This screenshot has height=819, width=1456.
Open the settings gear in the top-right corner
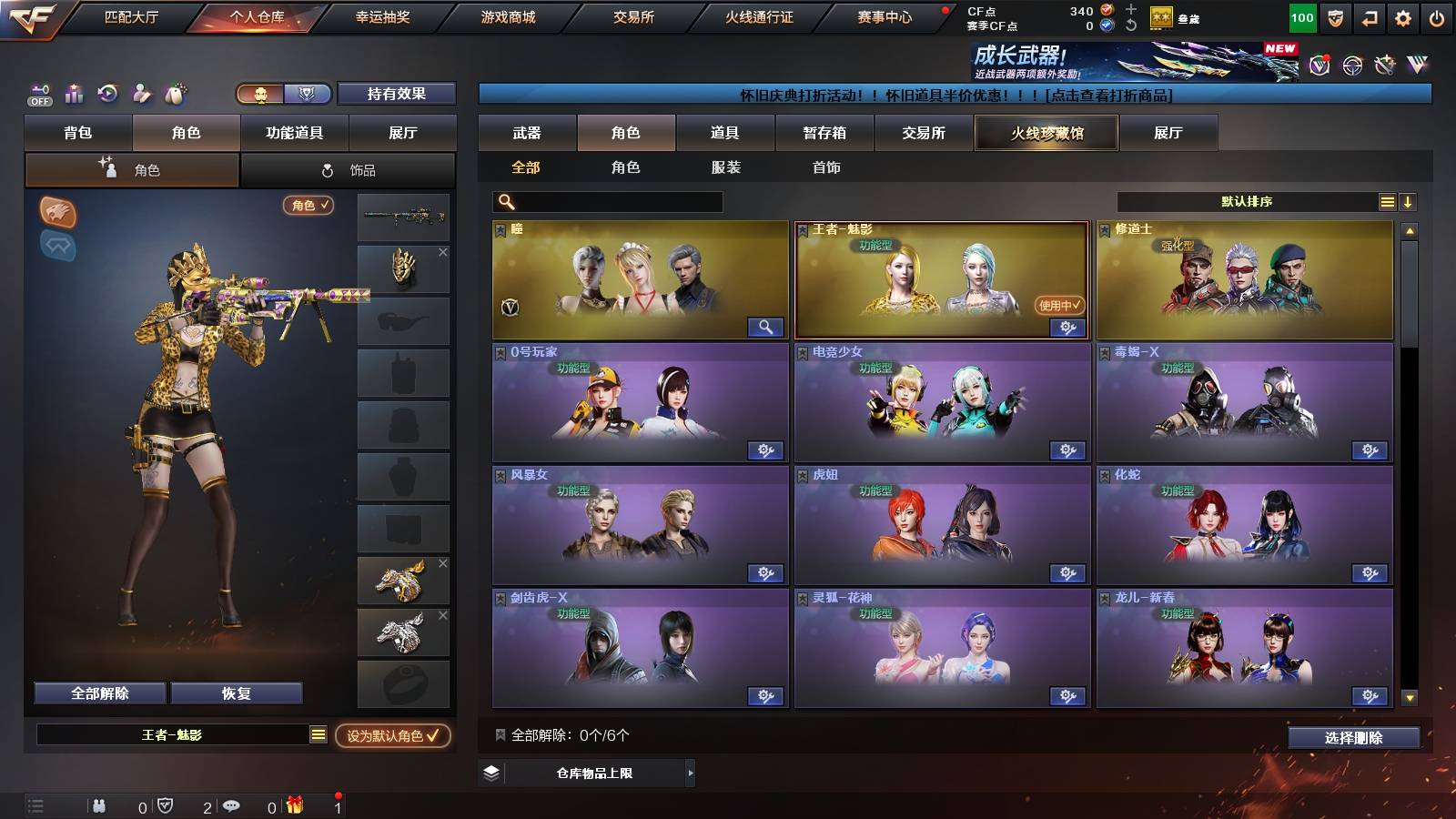pos(1402,17)
